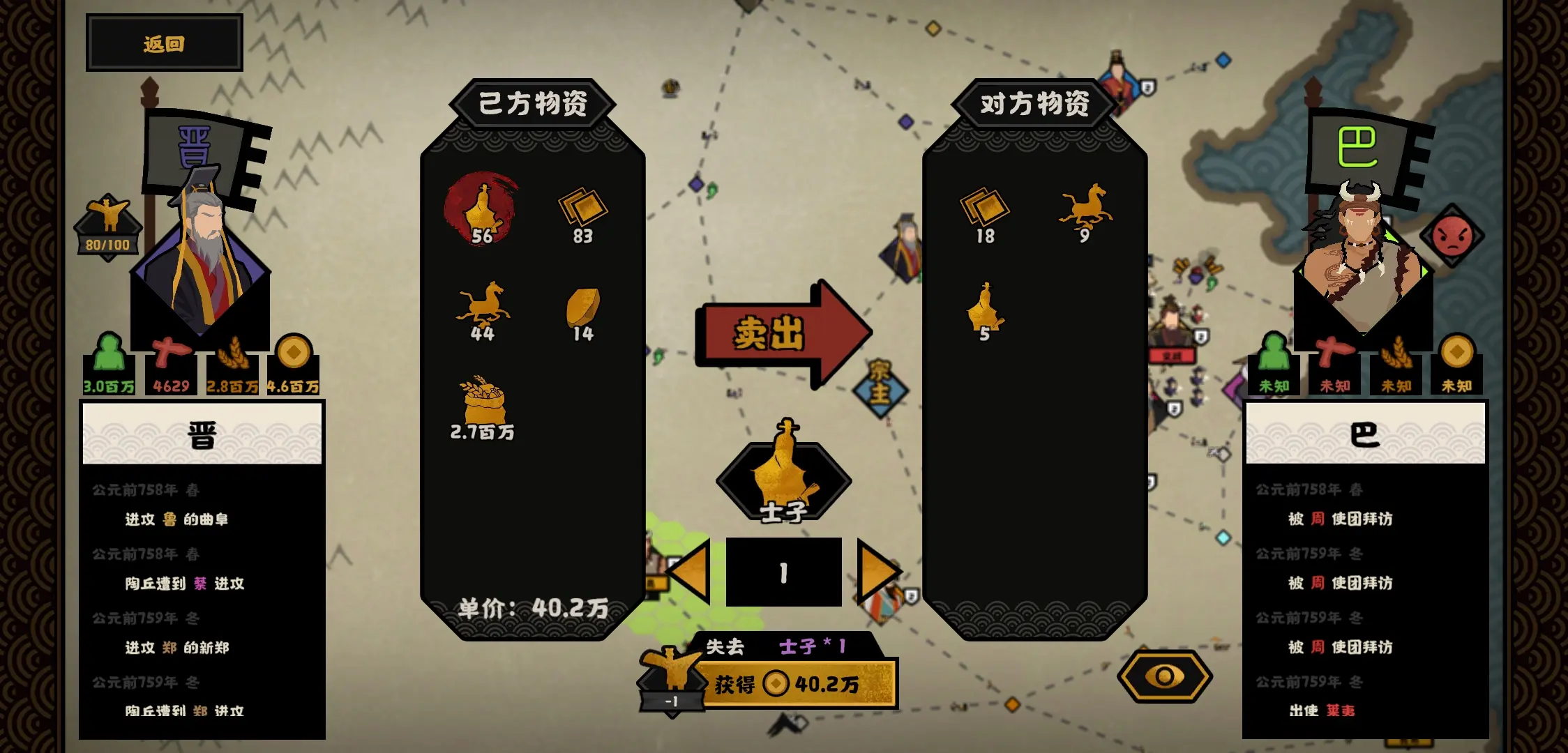Click the quantity field showing 1

[783, 570]
